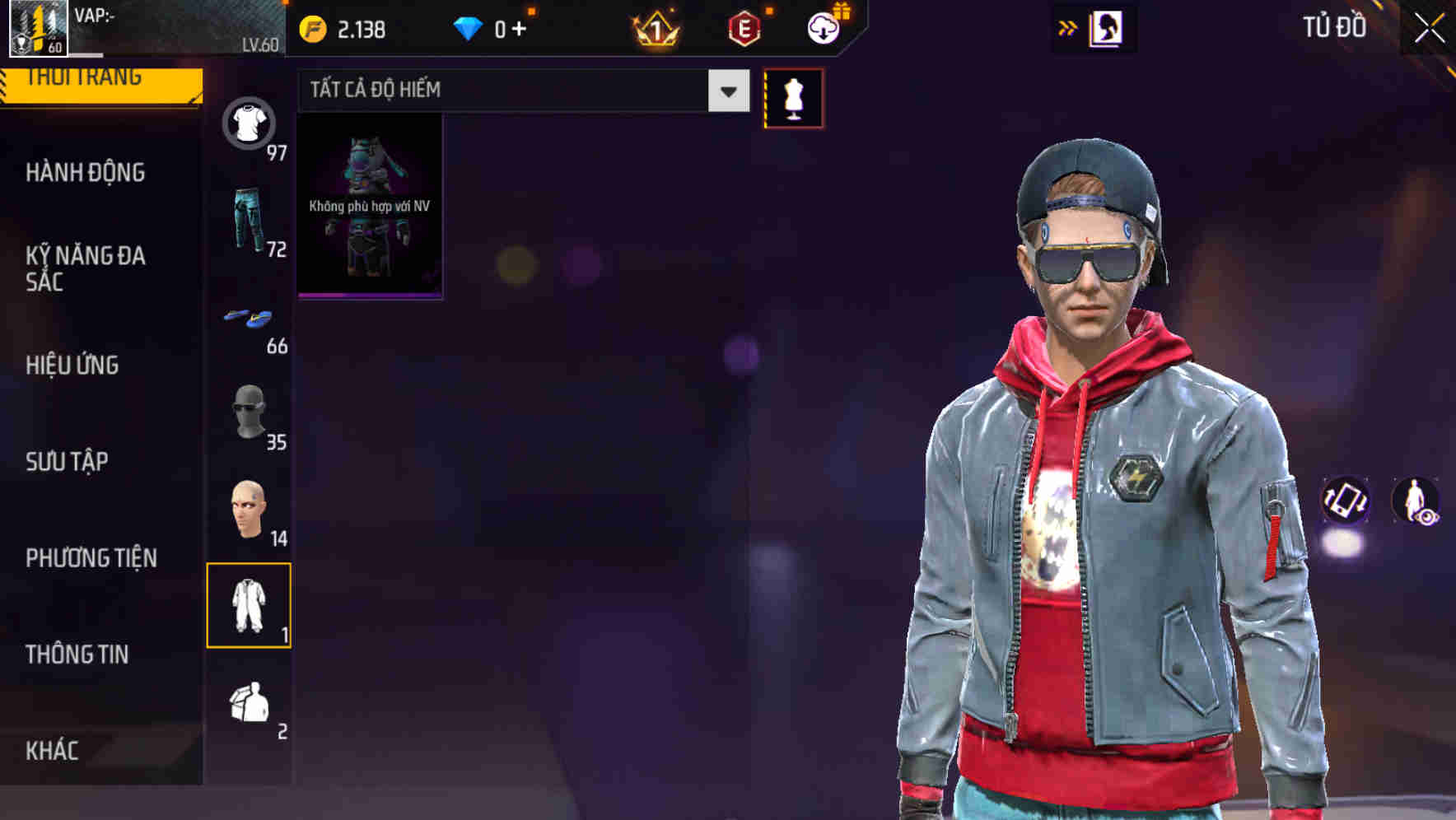The image size is (1456, 820).
Task: Select the Không phù hợp với NV outfit thumbnail
Action: point(369,205)
